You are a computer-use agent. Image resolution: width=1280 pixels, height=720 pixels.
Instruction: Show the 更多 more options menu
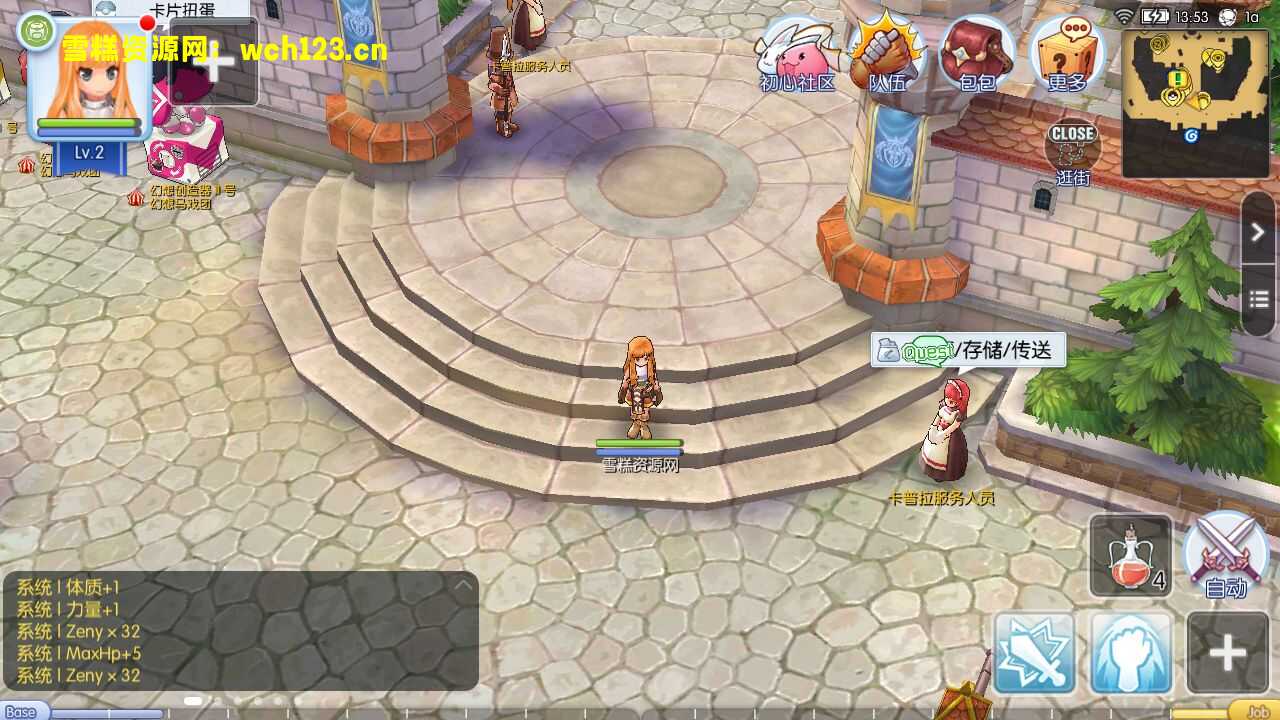(1066, 53)
